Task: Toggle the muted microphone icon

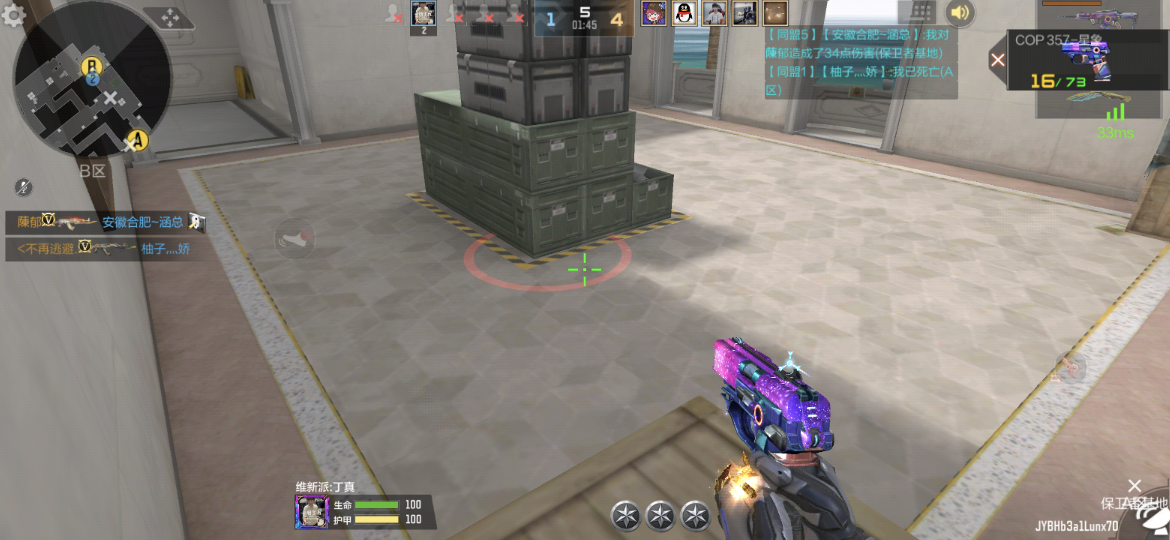Action: point(24,187)
